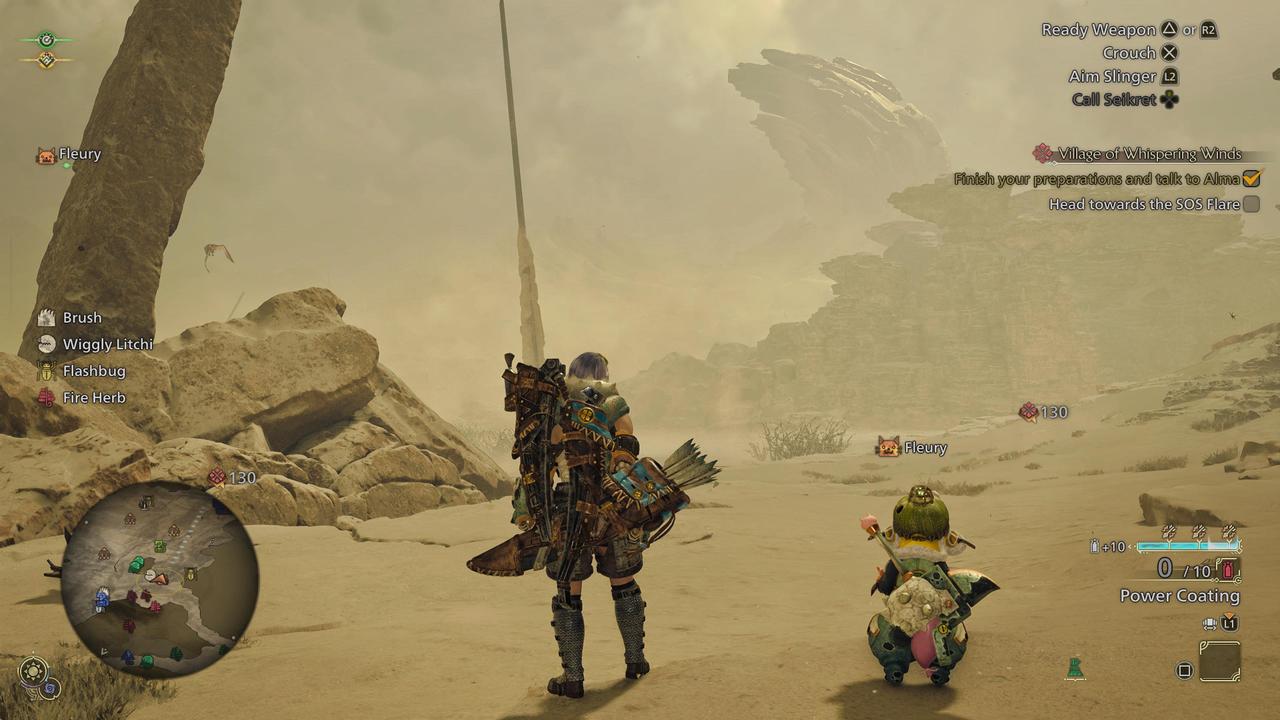Uncheck 'Finish your preparations and talk to Alma'
Viewport: 1280px width, 720px height.
pyautogui.click(x=1249, y=178)
